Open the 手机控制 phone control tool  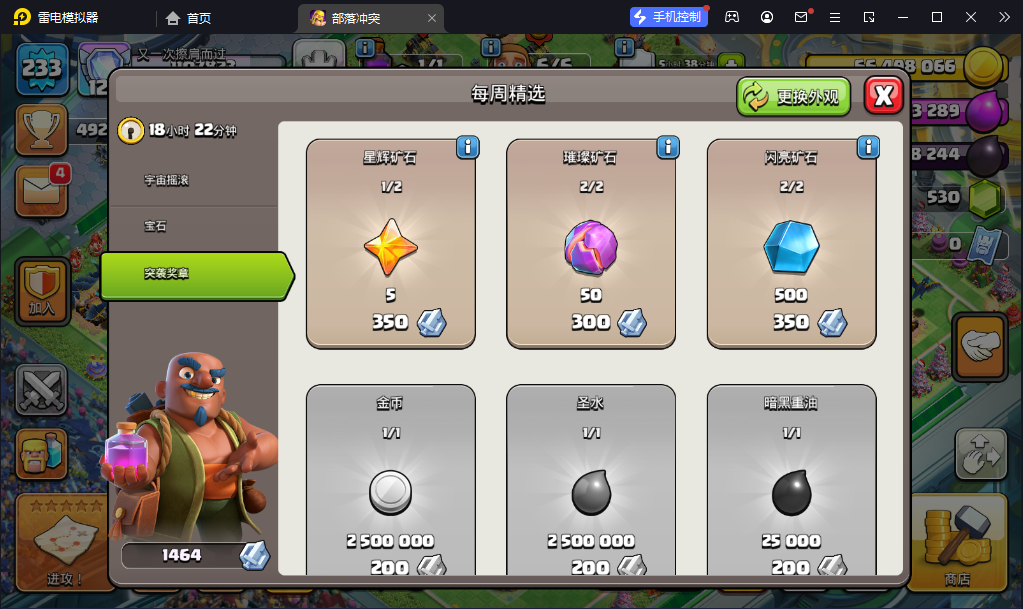[668, 17]
